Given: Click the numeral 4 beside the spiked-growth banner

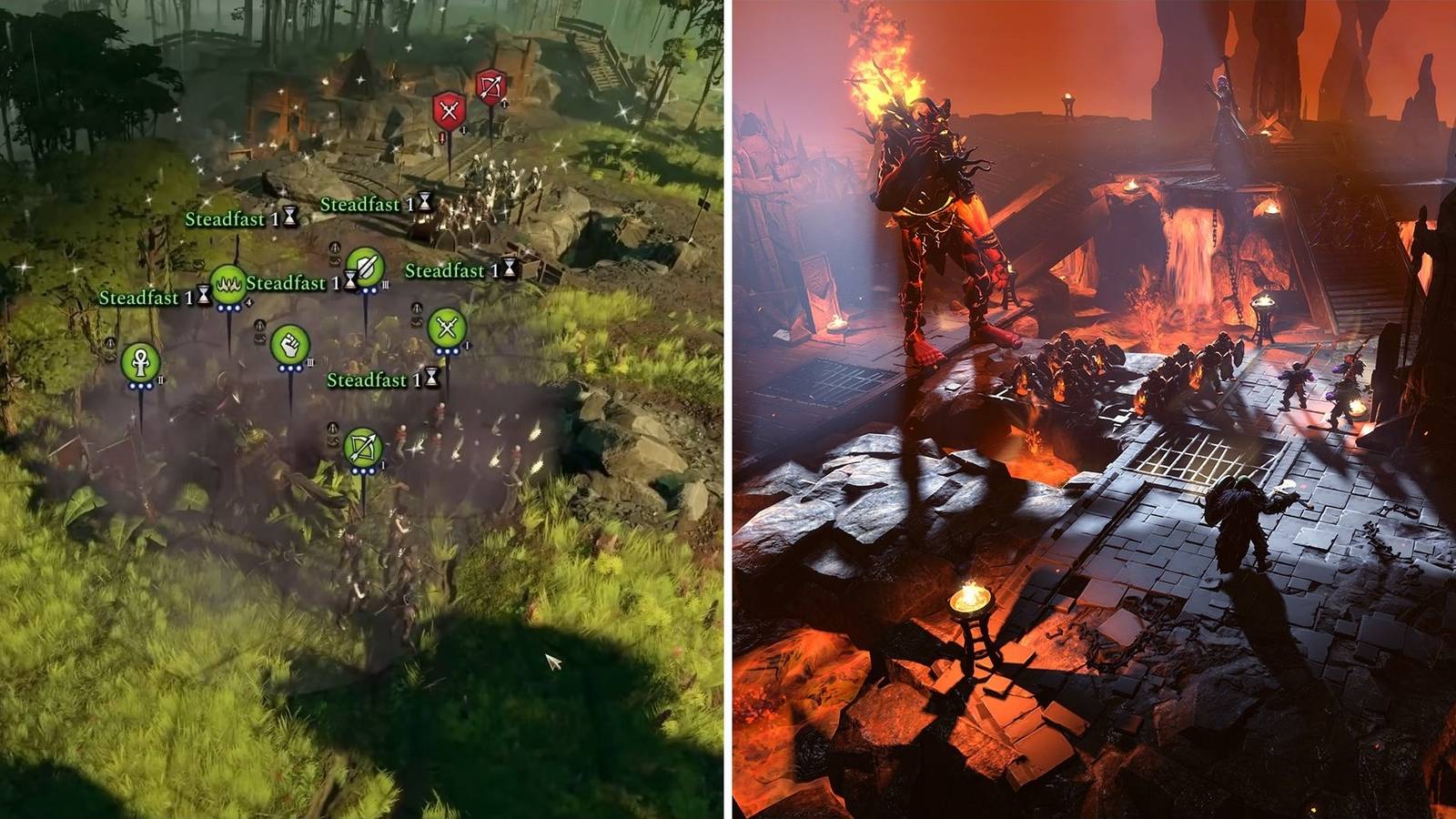Looking at the screenshot, I should (248, 301).
